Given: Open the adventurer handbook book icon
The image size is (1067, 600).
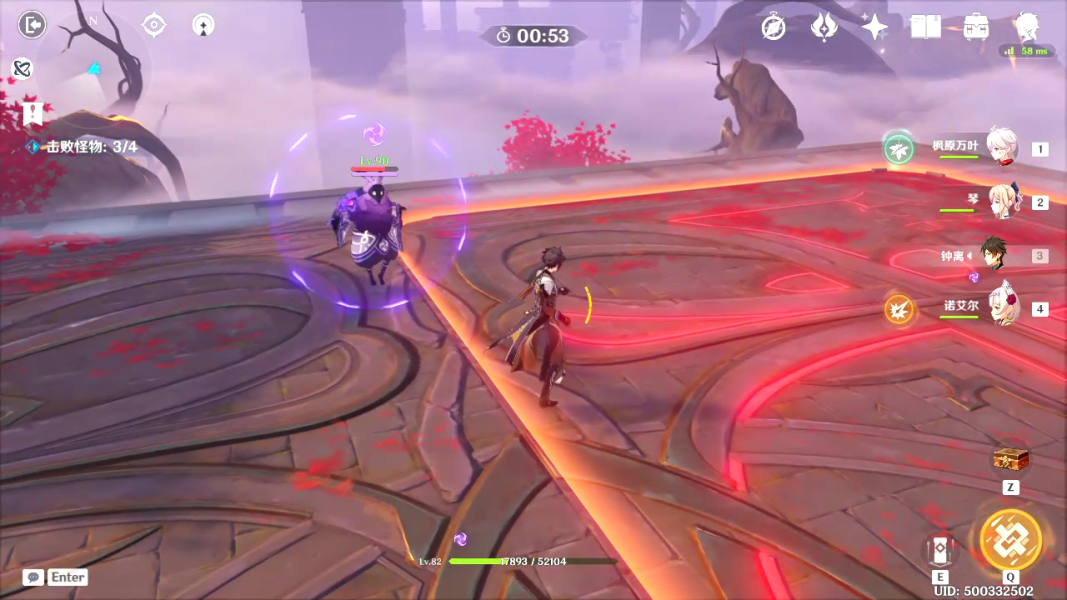Looking at the screenshot, I should (926, 27).
